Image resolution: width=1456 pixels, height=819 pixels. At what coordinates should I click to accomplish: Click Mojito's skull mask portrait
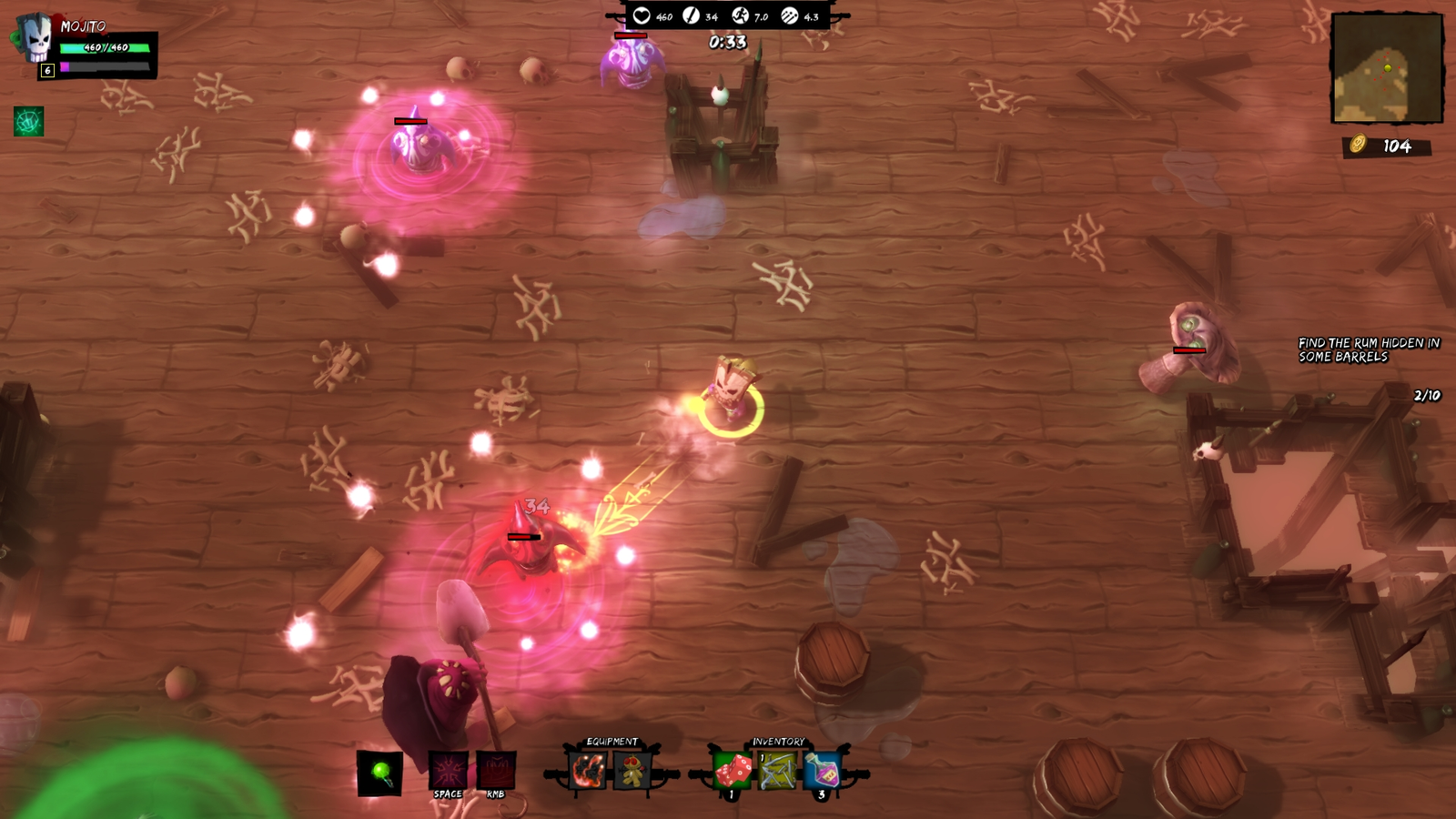36,40
